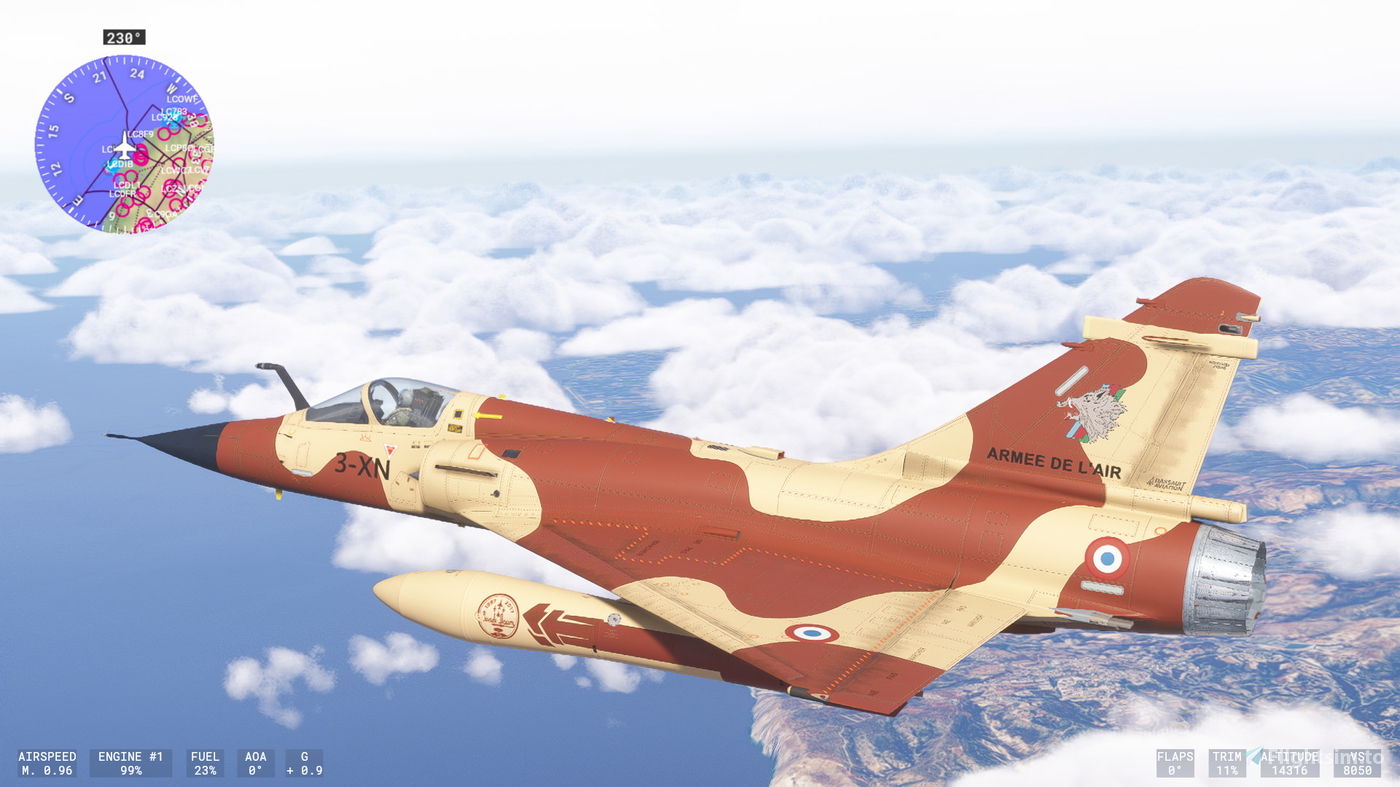This screenshot has width=1400, height=787.
Task: Click the LC0FR airport identifier
Action: tap(123, 194)
